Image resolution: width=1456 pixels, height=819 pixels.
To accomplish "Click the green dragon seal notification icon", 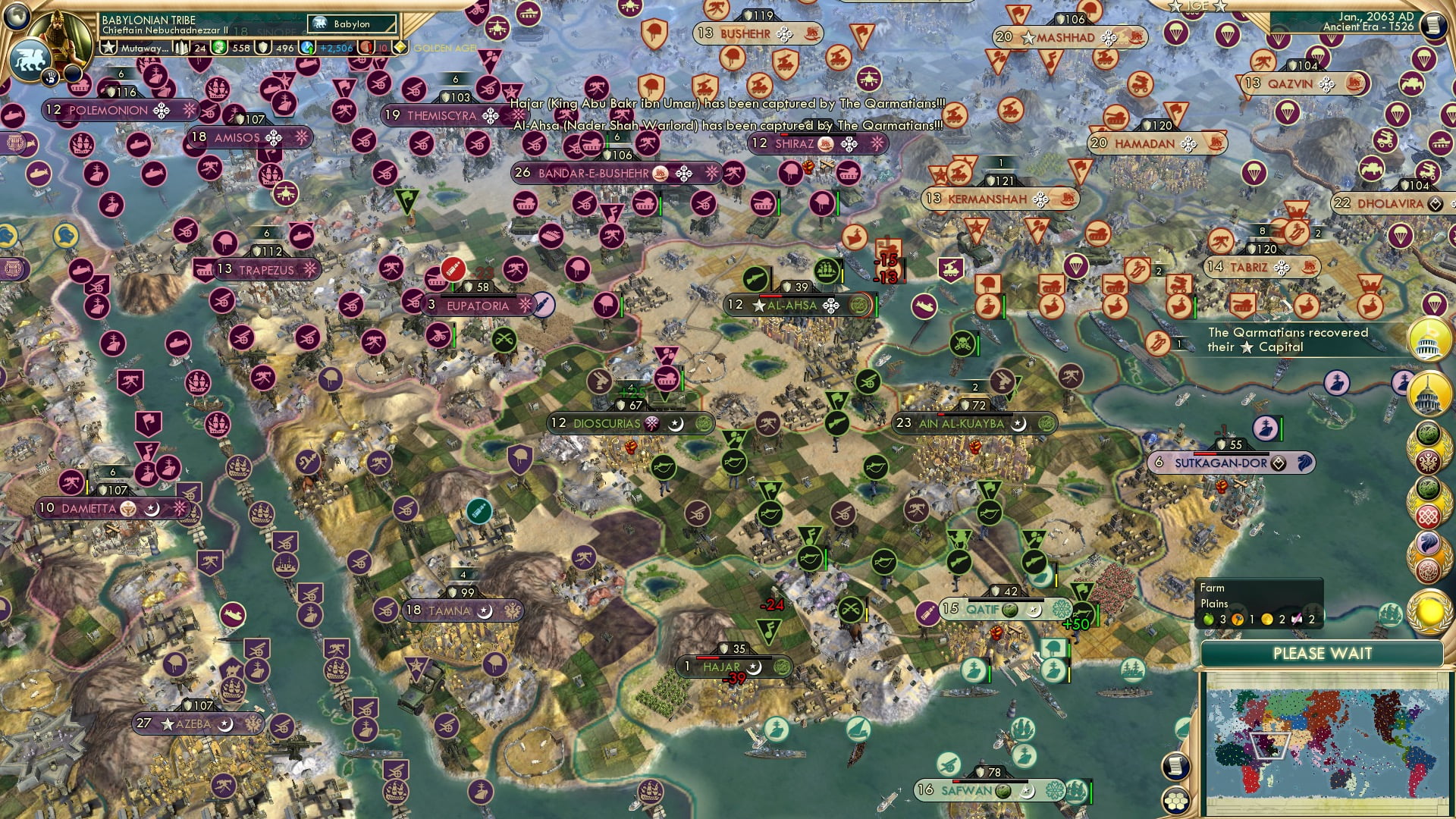I will point(1429,431).
